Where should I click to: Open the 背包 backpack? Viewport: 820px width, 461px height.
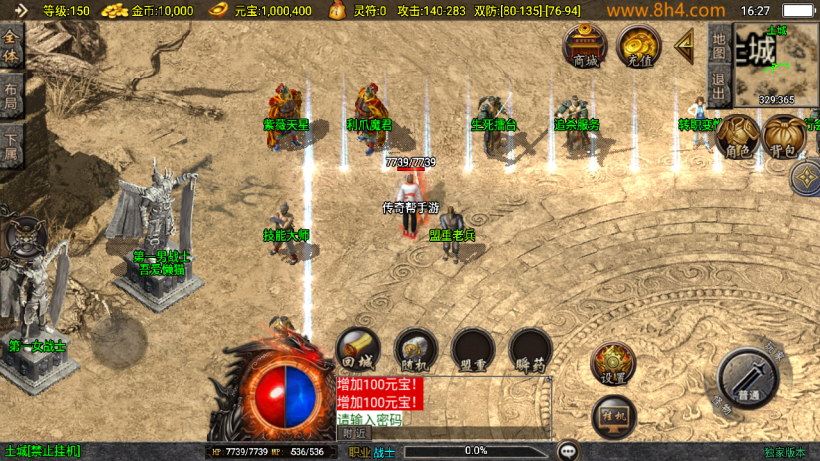click(x=783, y=137)
